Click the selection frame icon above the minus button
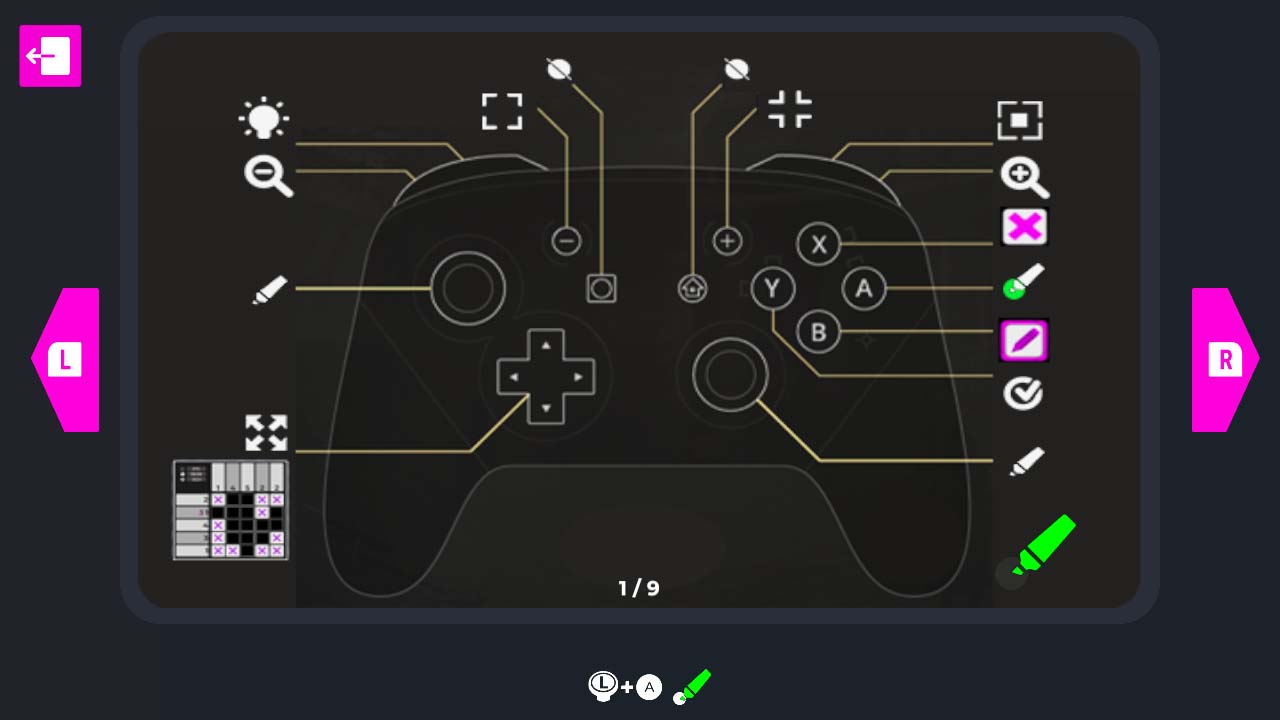The width and height of the screenshot is (1280, 720). (x=502, y=112)
